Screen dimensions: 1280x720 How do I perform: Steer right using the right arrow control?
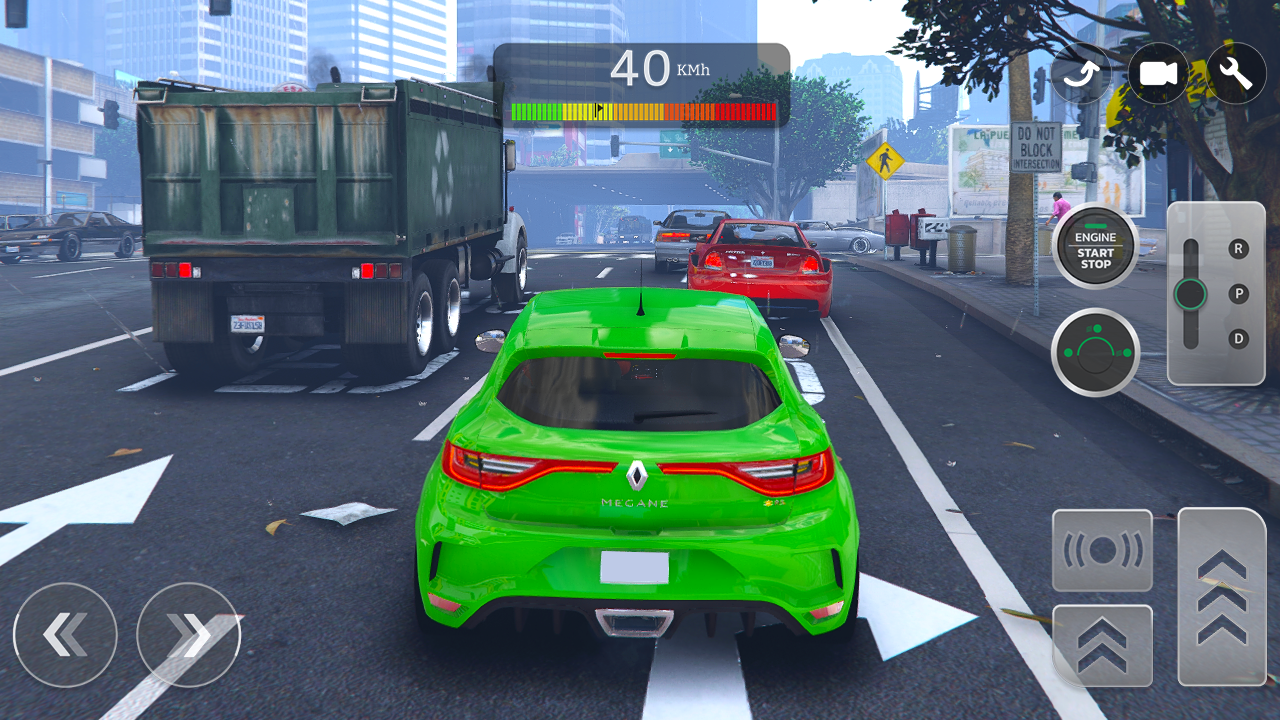pyautogui.click(x=189, y=635)
